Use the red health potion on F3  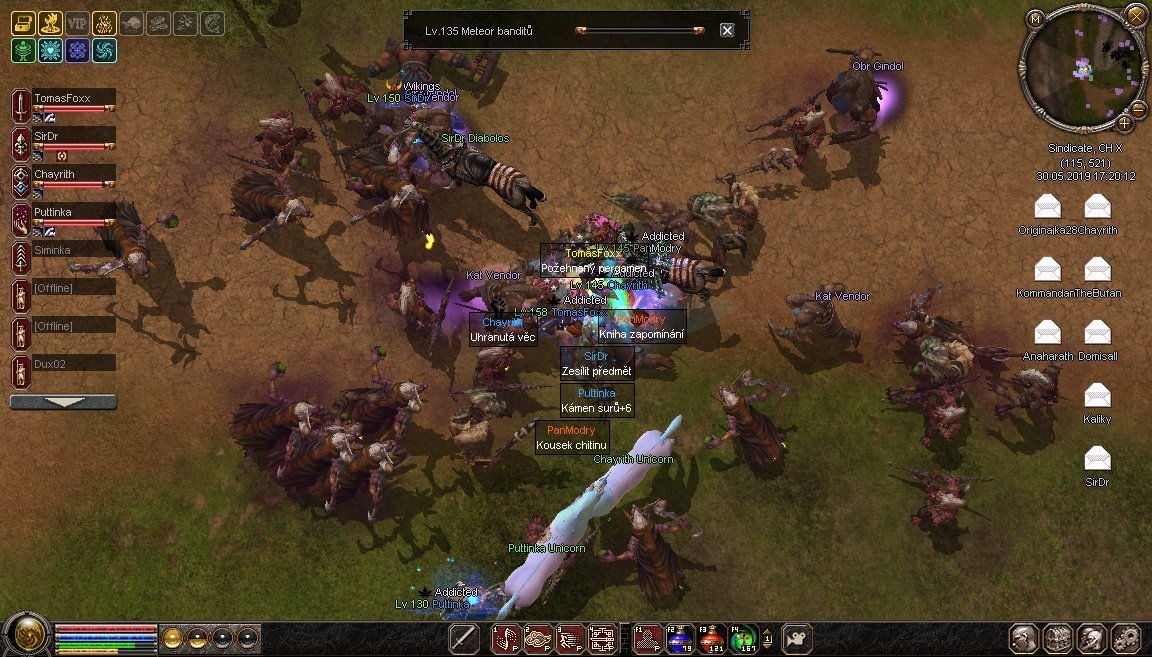[711, 637]
